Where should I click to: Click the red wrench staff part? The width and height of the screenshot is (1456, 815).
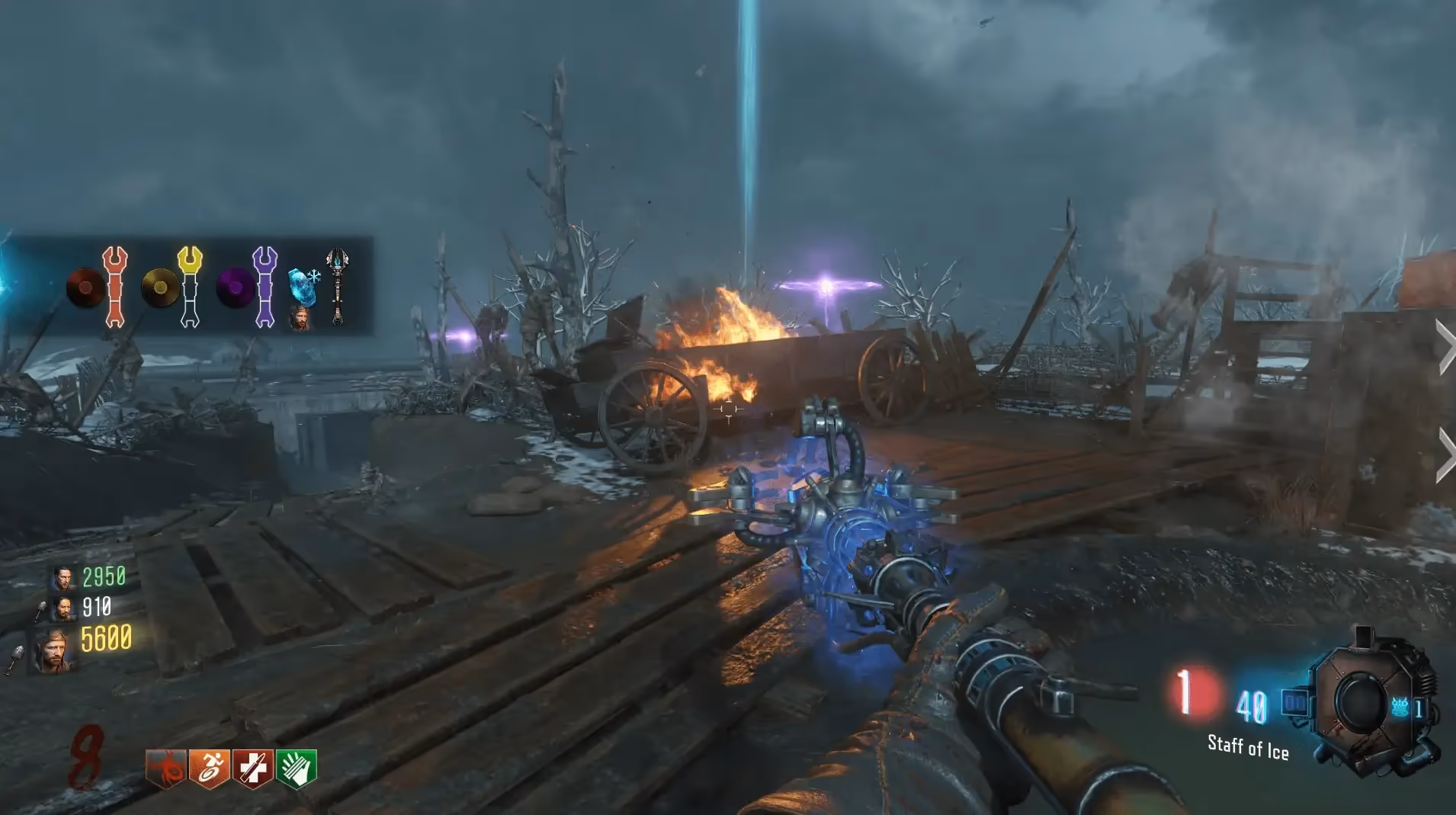click(x=114, y=287)
